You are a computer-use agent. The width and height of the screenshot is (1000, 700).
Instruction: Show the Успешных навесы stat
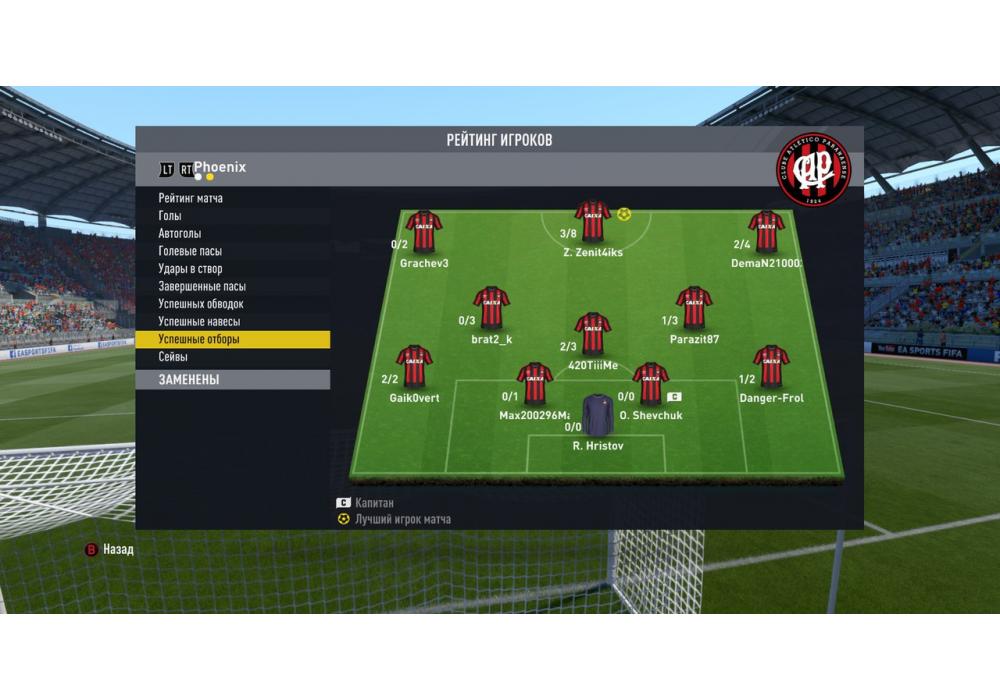point(199,322)
